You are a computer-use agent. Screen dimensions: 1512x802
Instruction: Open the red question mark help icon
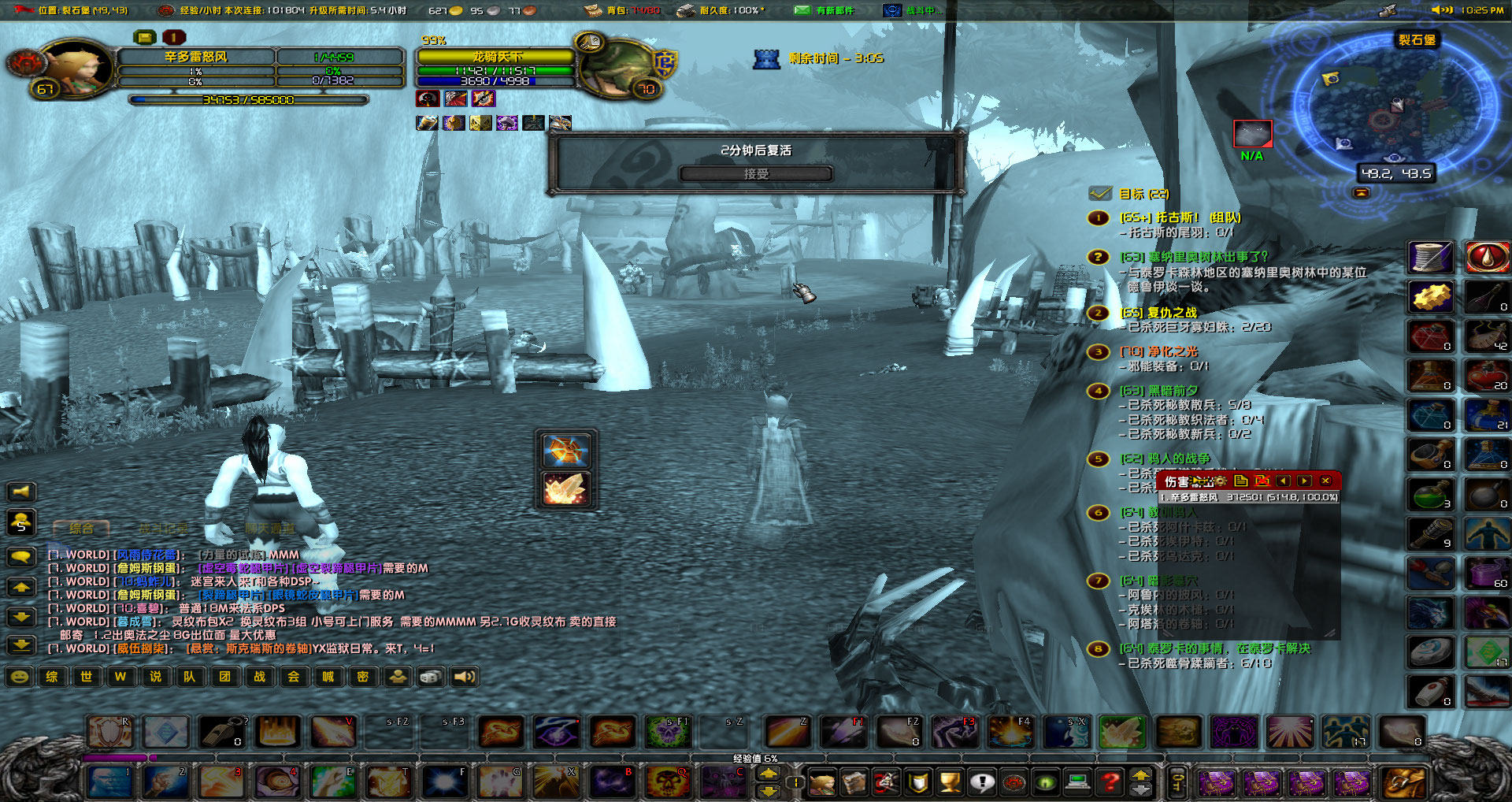(1110, 783)
